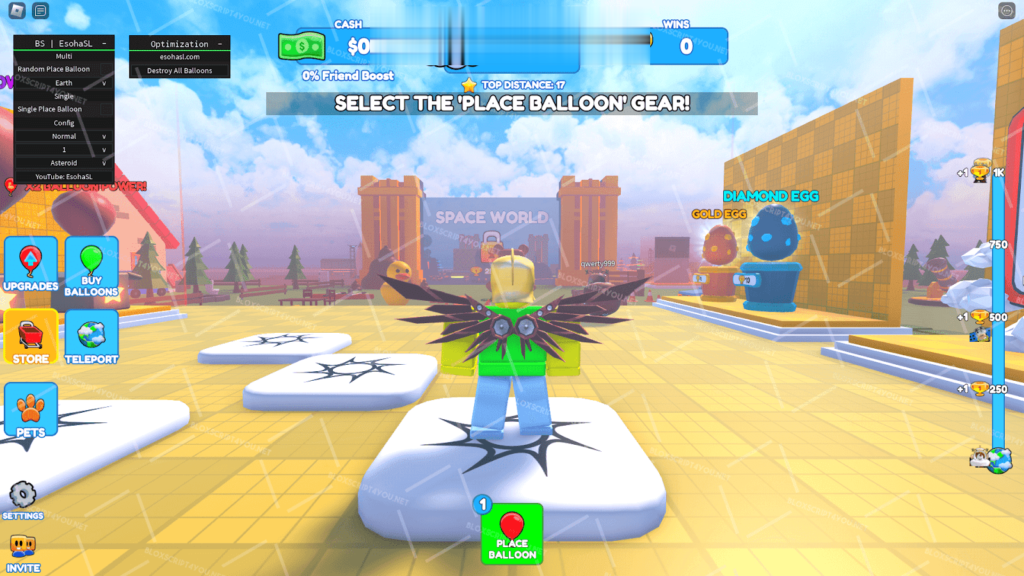Open the Asteroid dropdown

pyautogui.click(x=64, y=162)
